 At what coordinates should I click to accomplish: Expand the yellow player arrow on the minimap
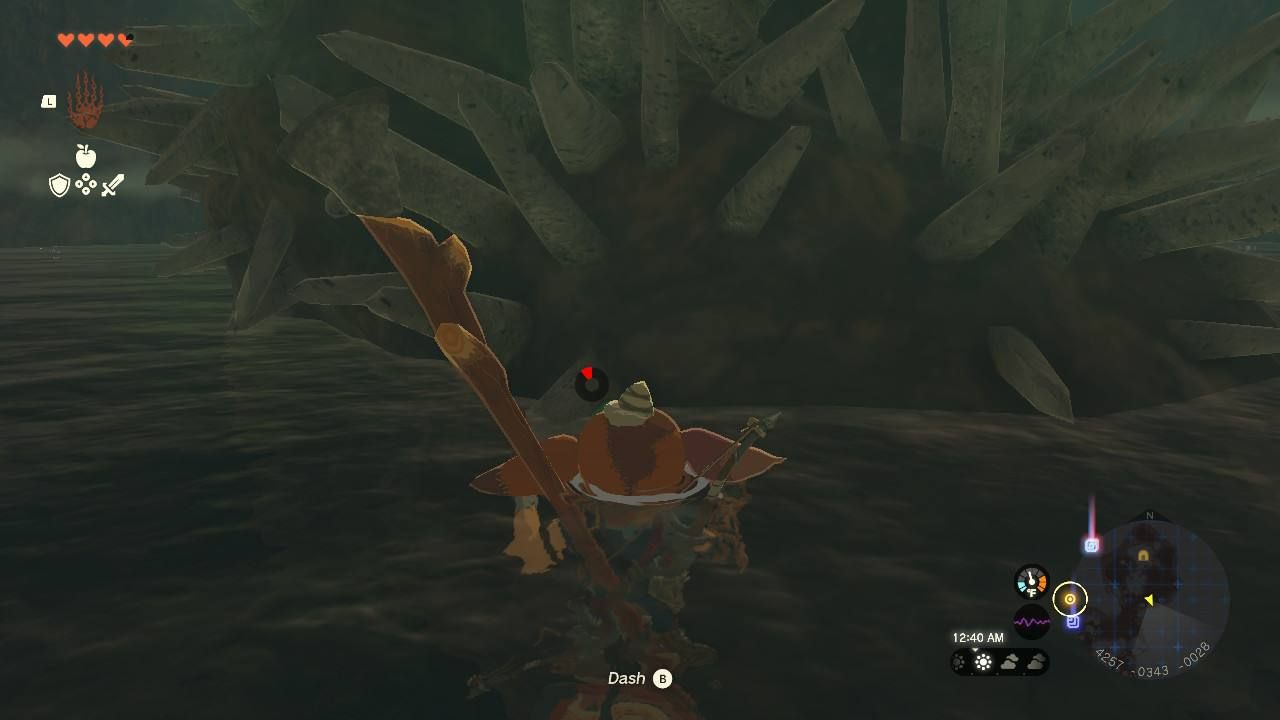1150,599
